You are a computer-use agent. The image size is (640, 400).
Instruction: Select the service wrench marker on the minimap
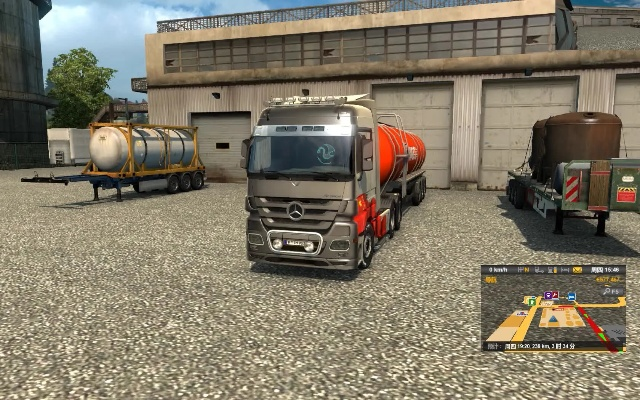pos(555,295)
